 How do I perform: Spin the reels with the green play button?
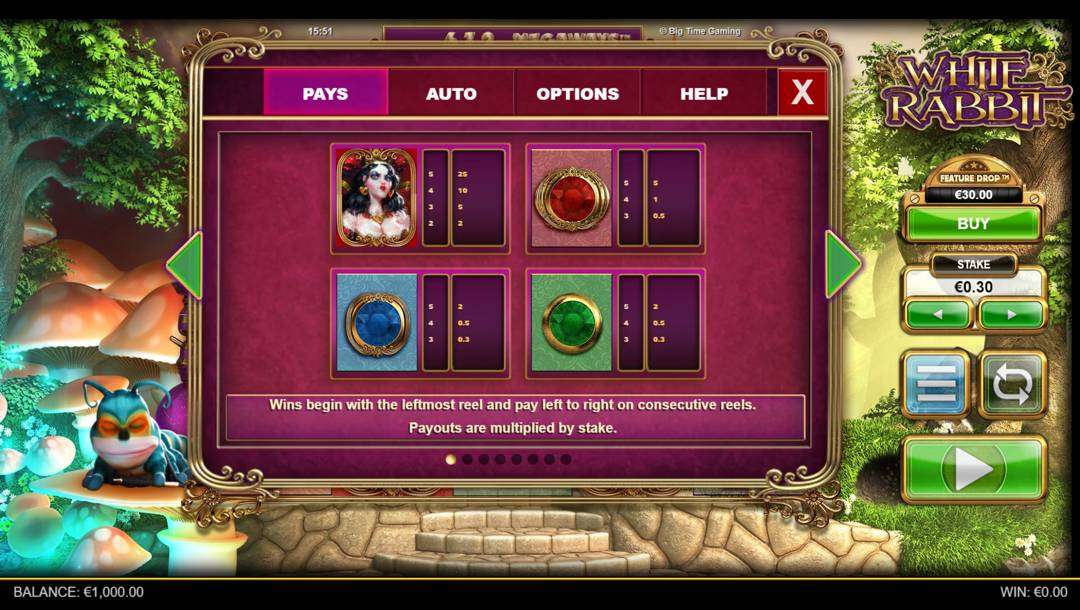pos(974,468)
